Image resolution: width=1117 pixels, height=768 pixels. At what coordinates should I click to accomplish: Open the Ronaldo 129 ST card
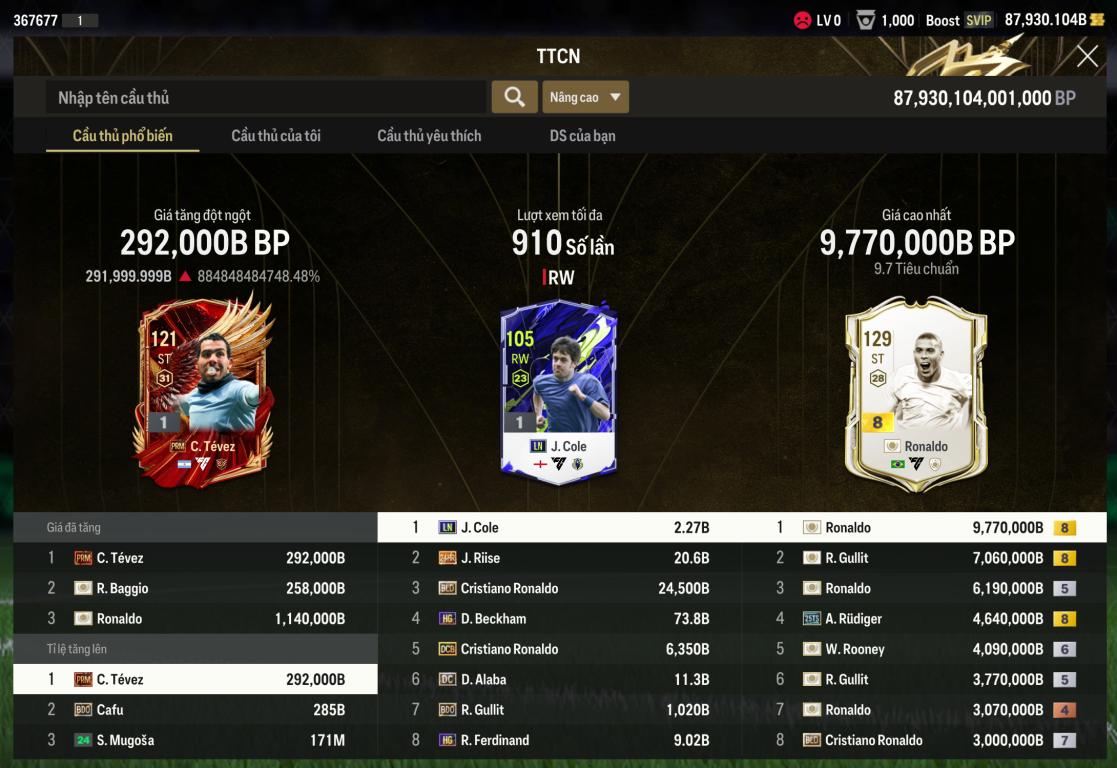click(x=915, y=393)
